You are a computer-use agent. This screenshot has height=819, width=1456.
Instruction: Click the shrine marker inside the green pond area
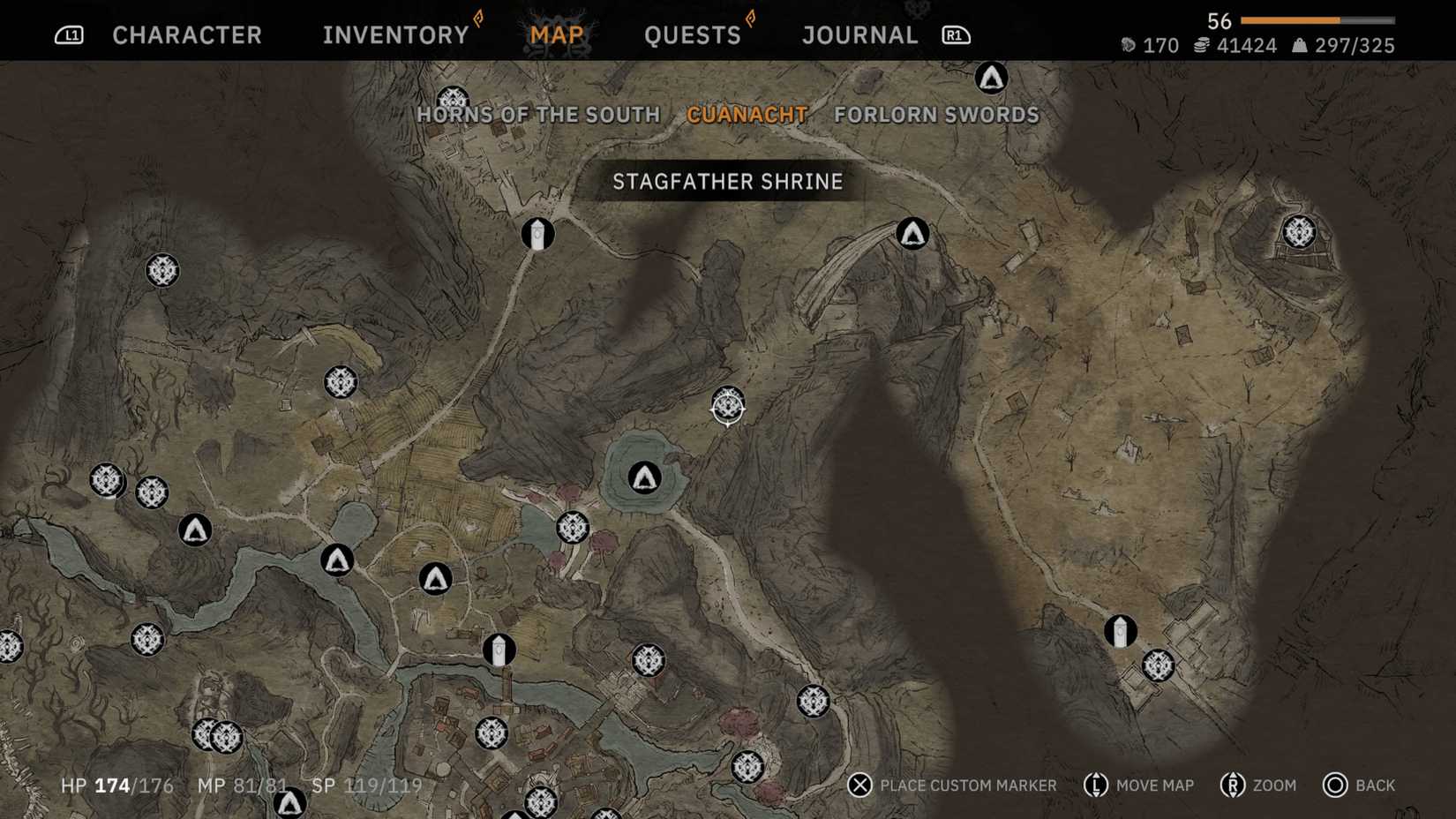pyautogui.click(x=643, y=477)
